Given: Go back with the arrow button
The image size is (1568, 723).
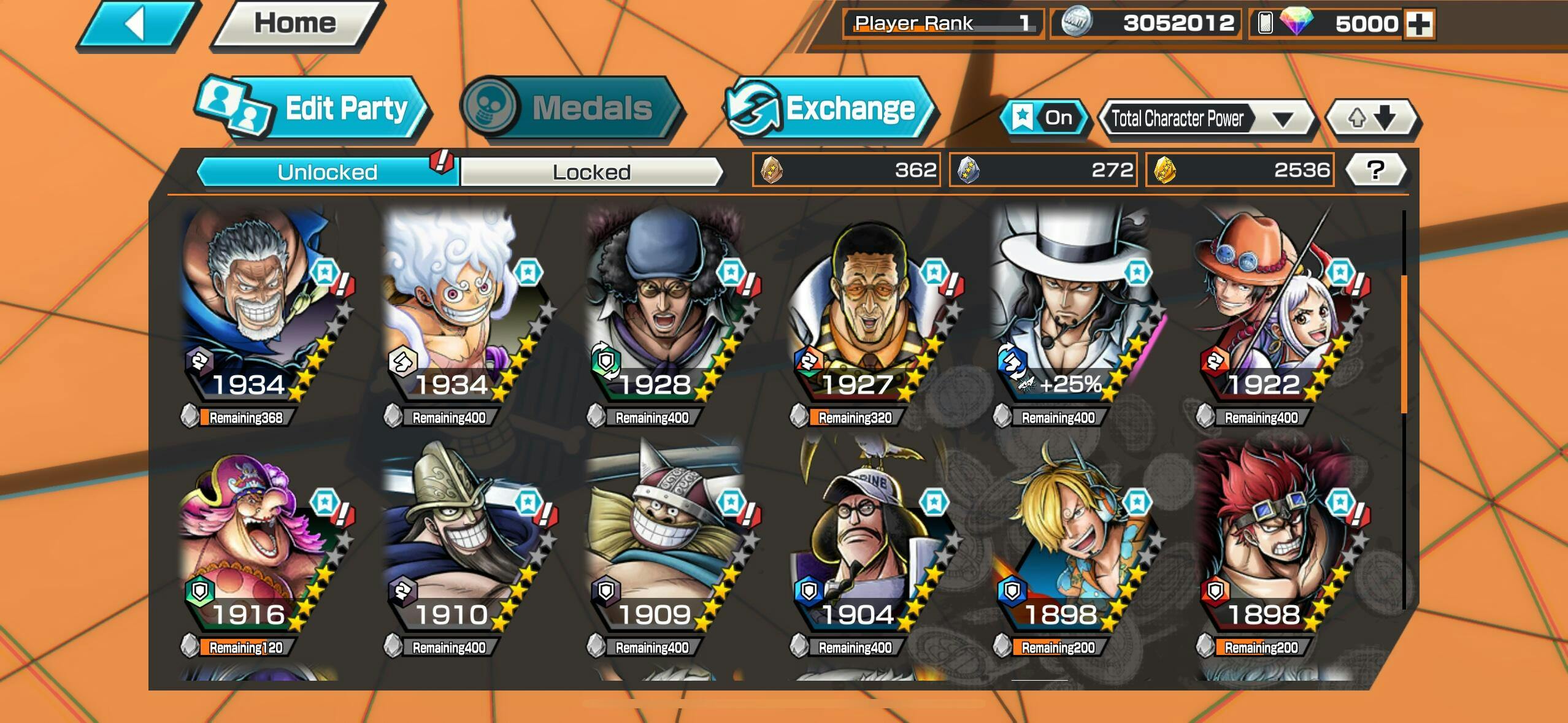Looking at the screenshot, I should 136,25.
